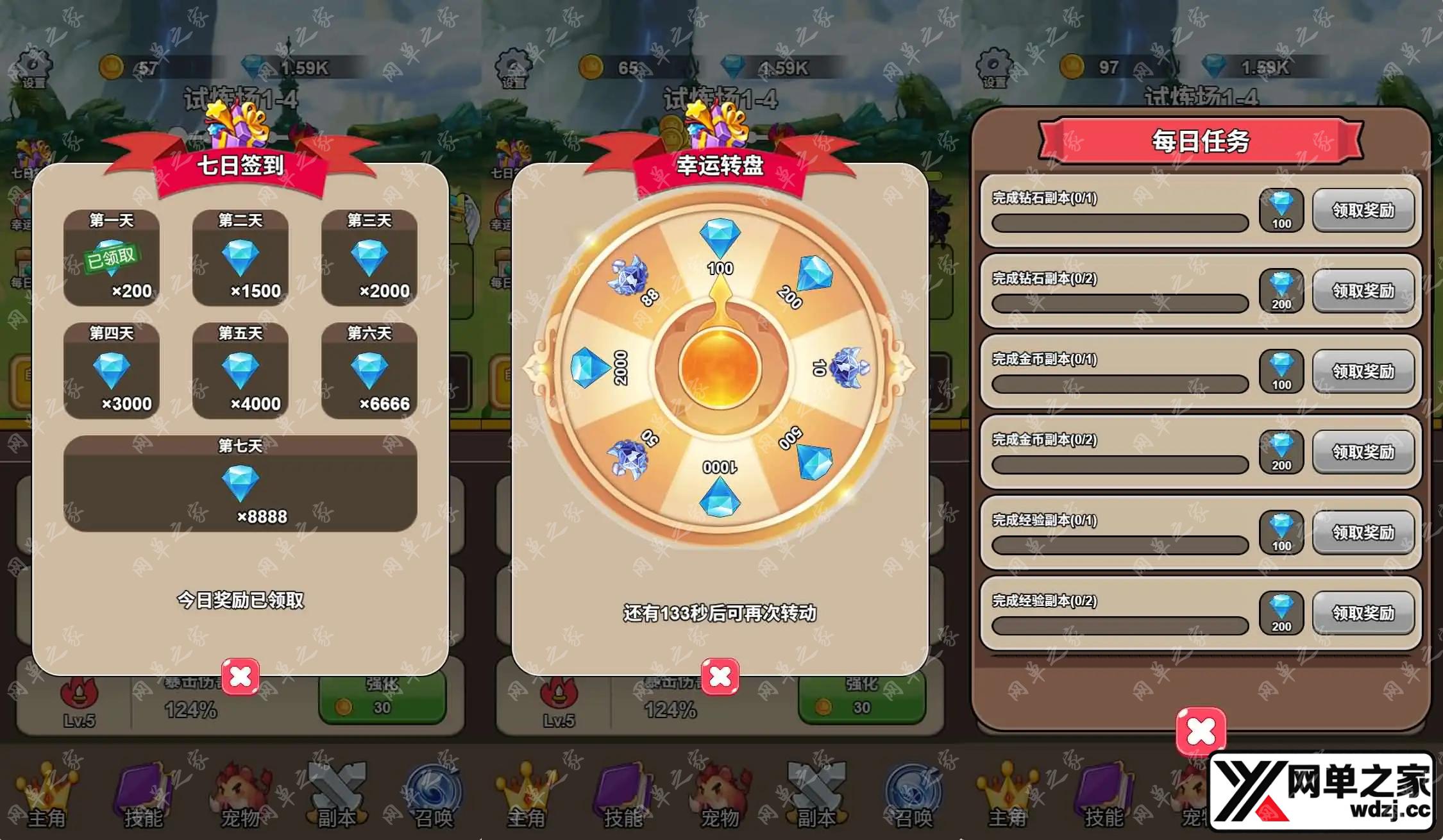Screen dimensions: 1443x840
Task: Claim reward for 完成金币副本(0/1) task
Action: pos(1363,371)
